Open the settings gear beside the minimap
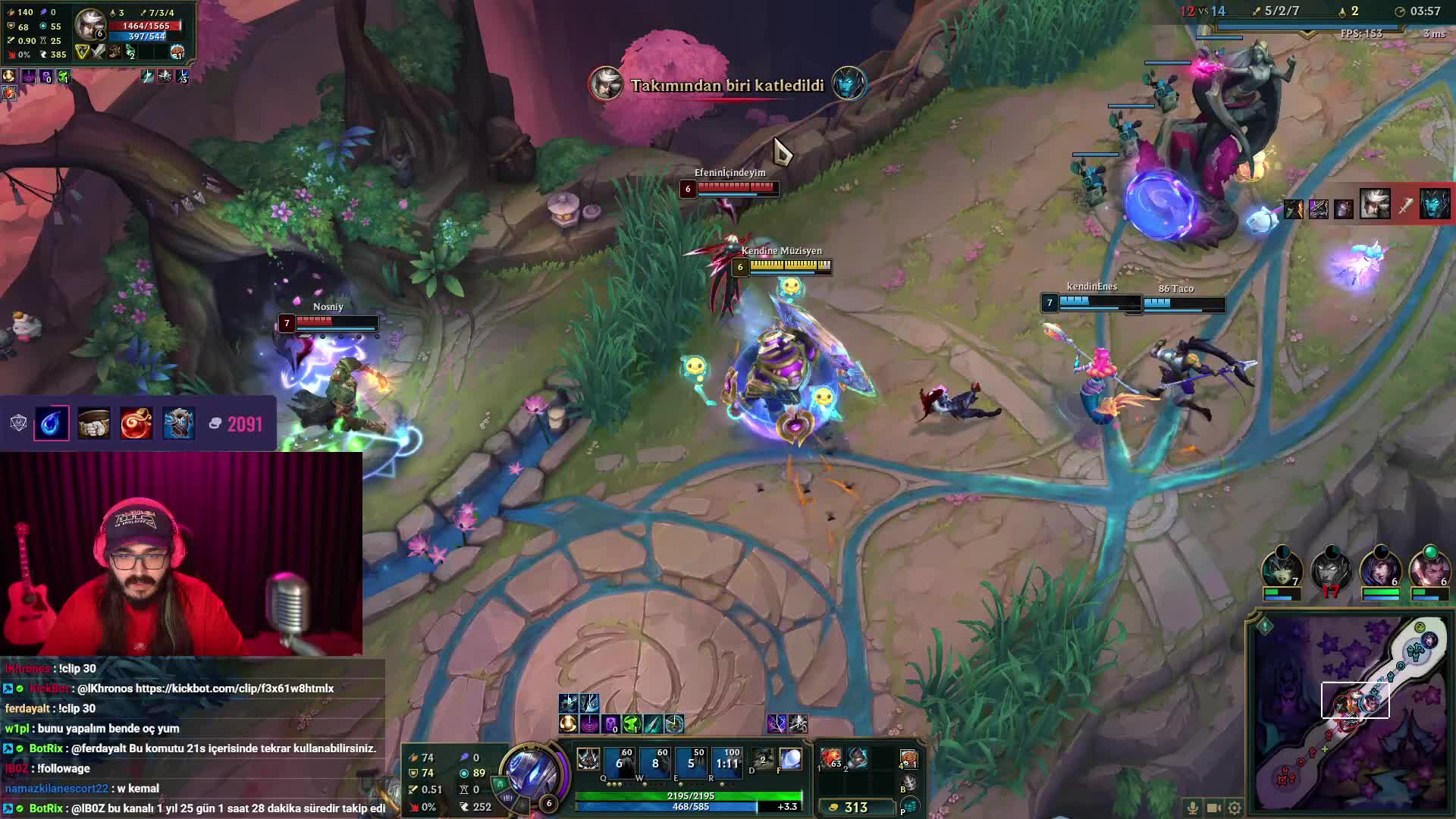1456x819 pixels. coord(1235,808)
